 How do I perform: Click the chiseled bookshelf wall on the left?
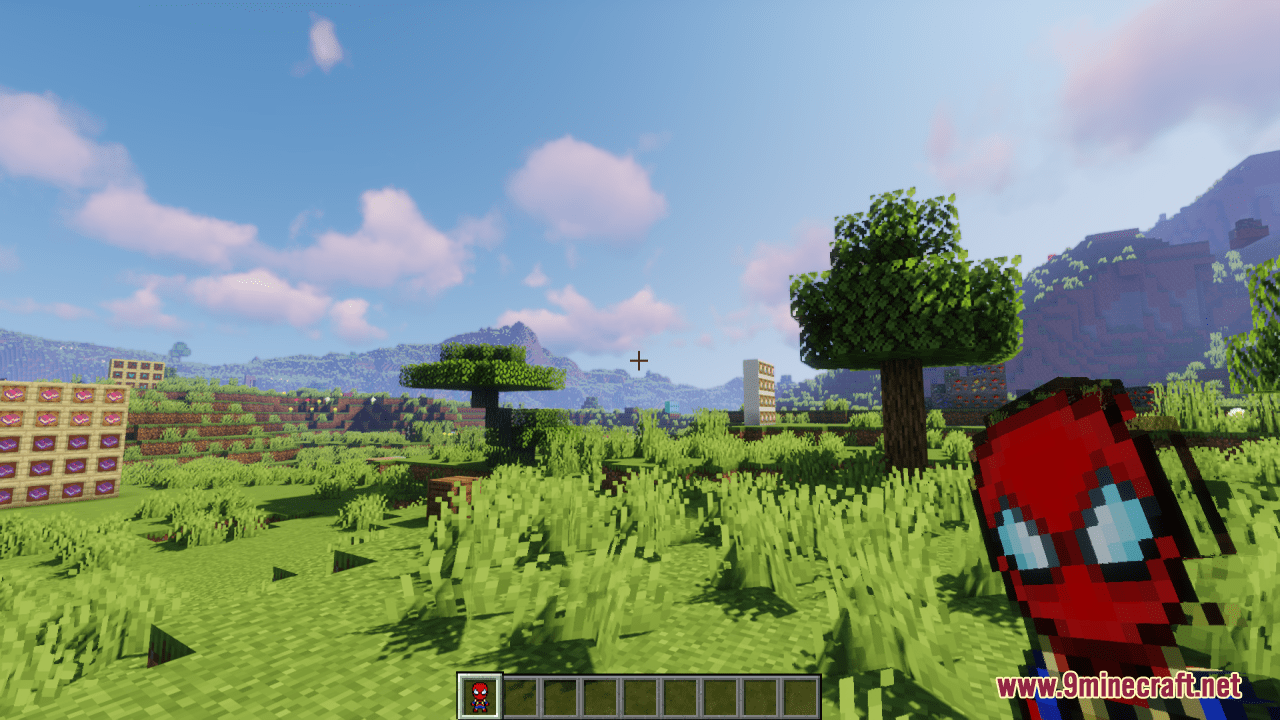pyautogui.click(x=60, y=440)
